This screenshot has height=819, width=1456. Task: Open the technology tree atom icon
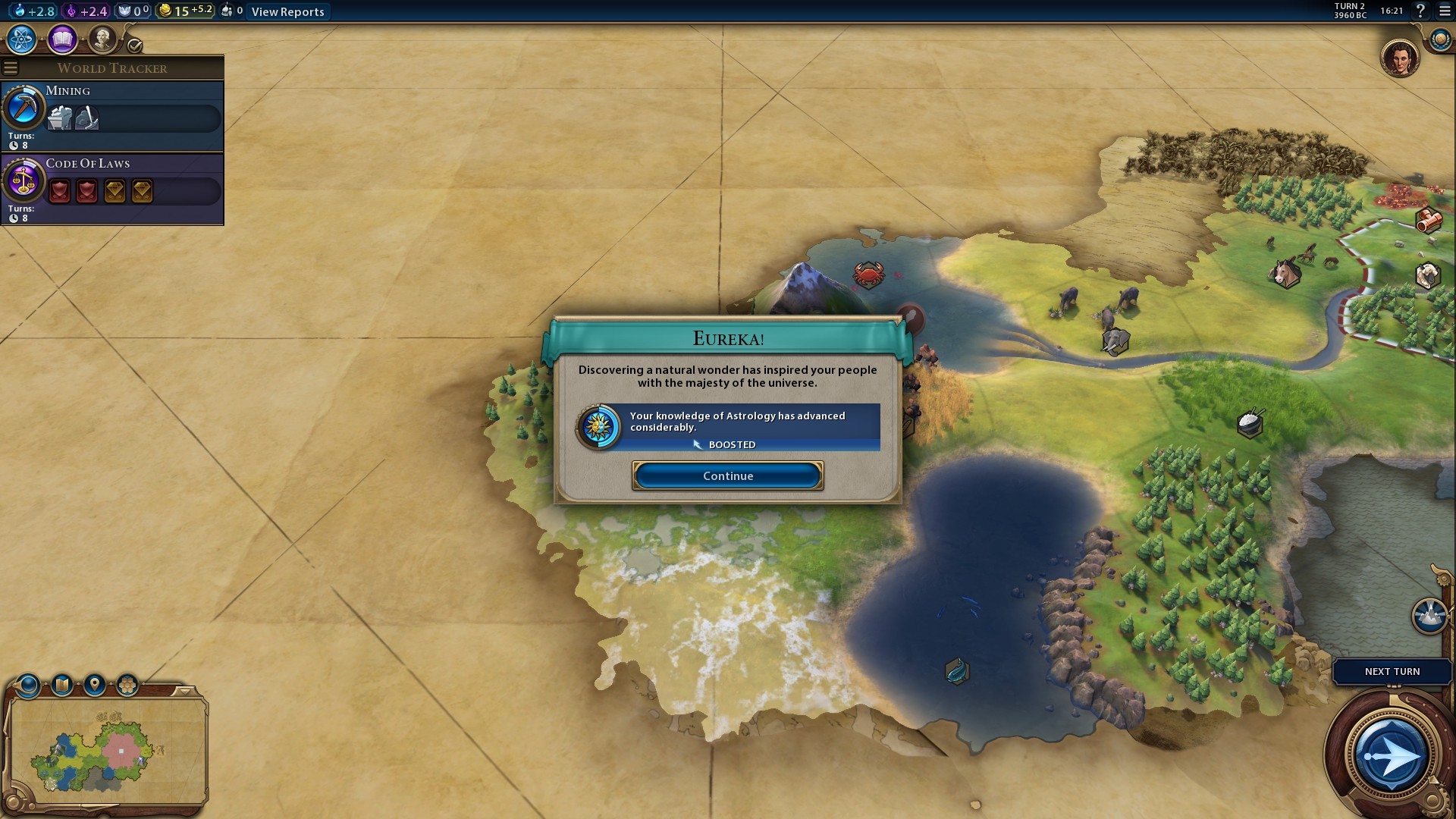pos(21,39)
